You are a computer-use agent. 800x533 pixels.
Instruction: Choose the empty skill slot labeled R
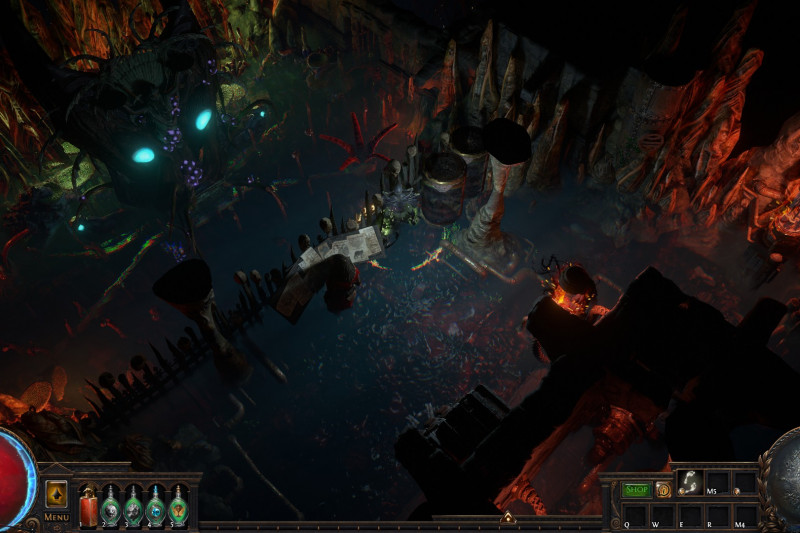click(717, 514)
